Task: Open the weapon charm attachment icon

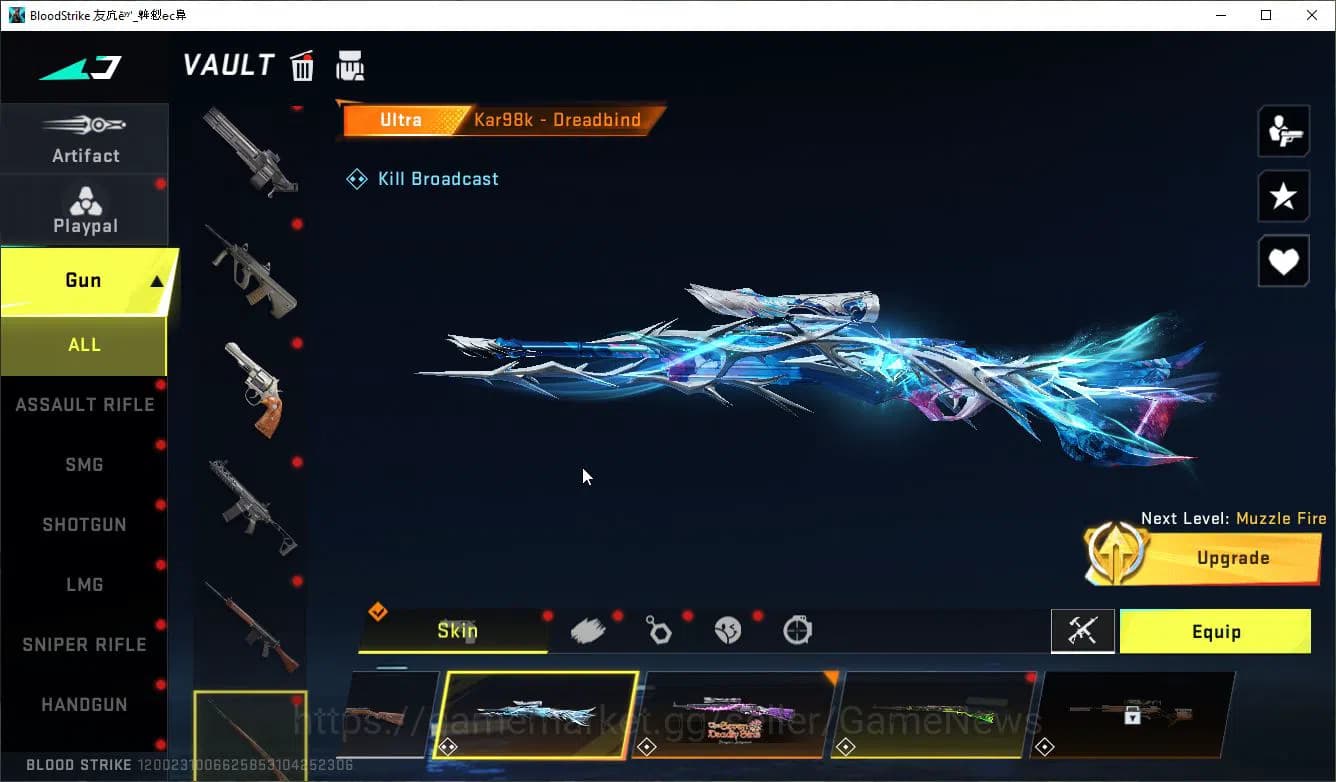Action: pyautogui.click(x=659, y=630)
